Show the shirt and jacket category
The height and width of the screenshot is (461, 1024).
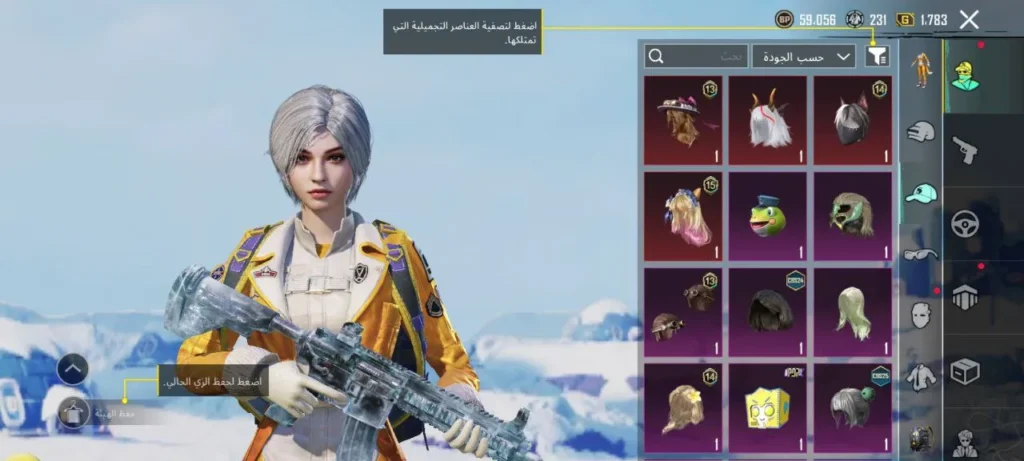(x=921, y=377)
